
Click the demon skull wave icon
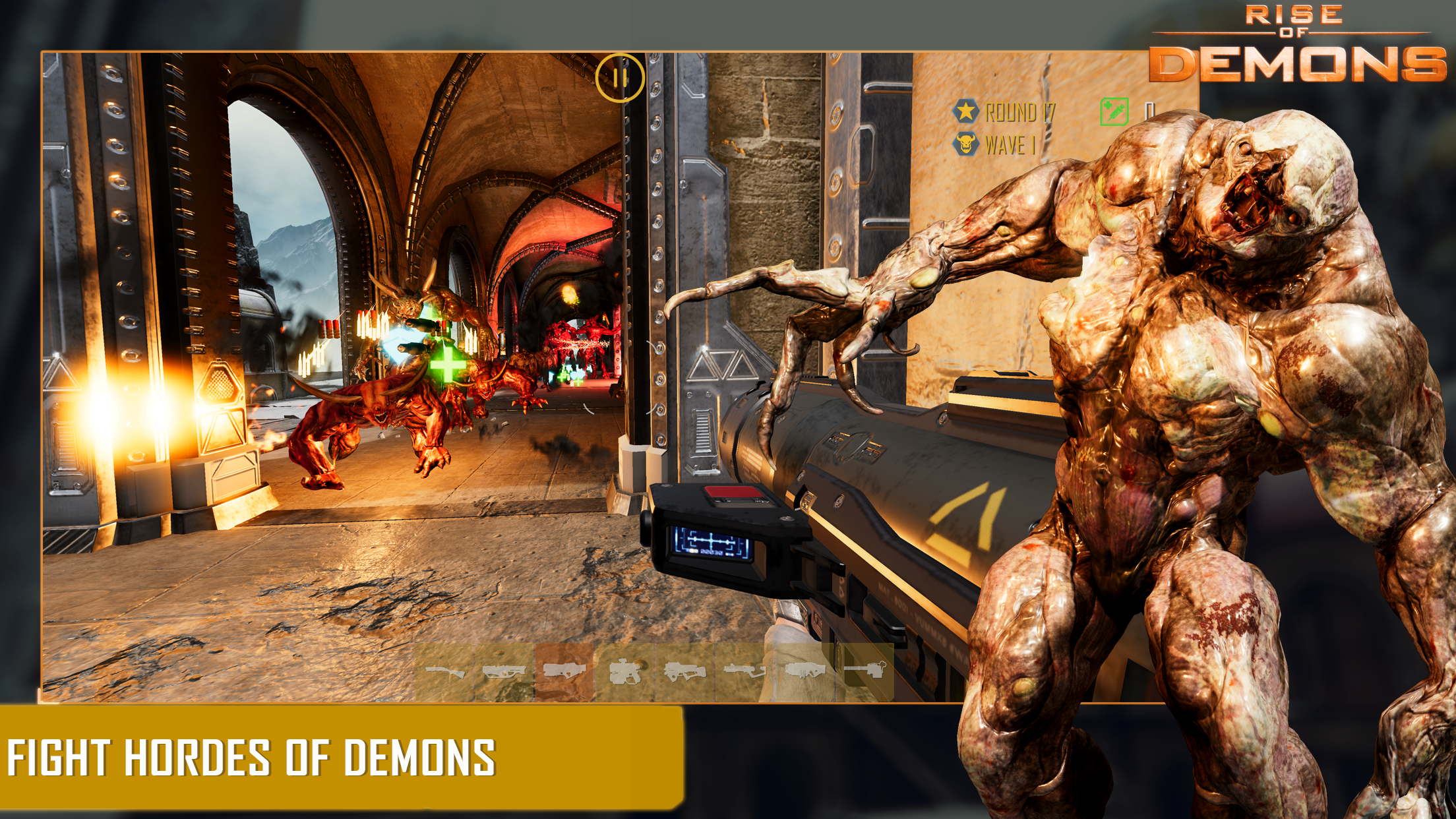click(x=966, y=144)
